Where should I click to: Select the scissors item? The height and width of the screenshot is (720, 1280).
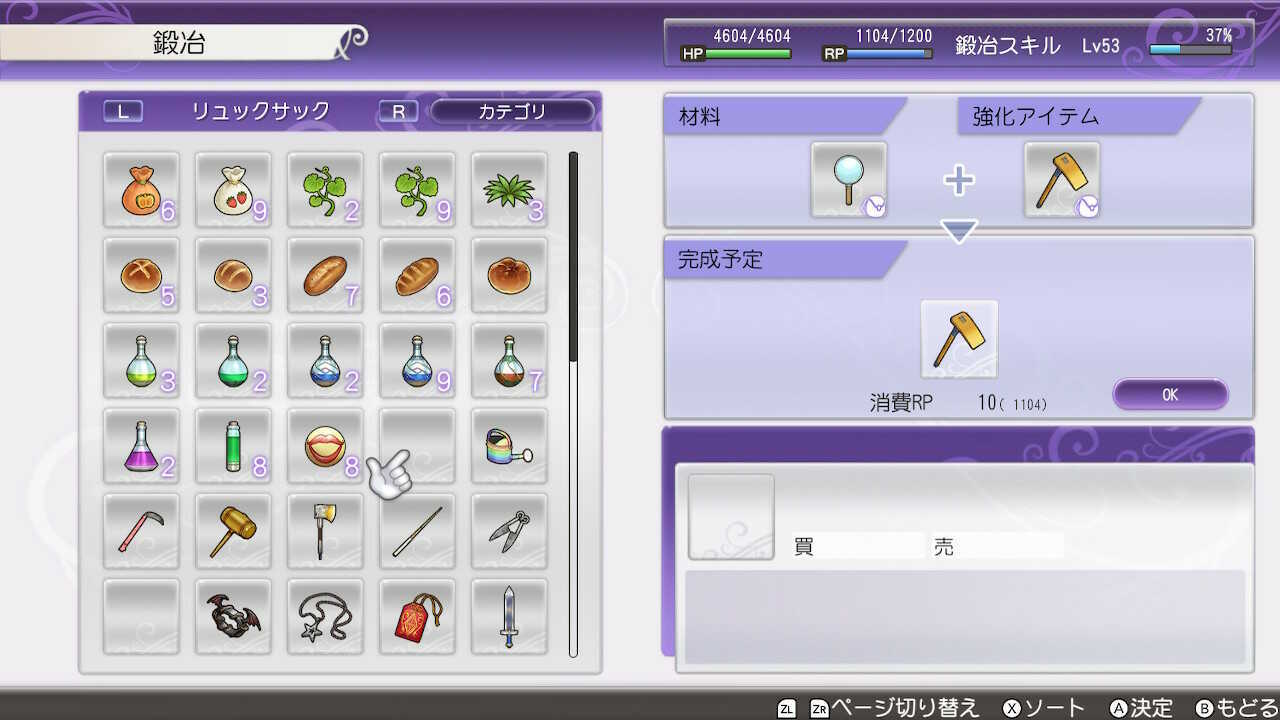coord(509,531)
